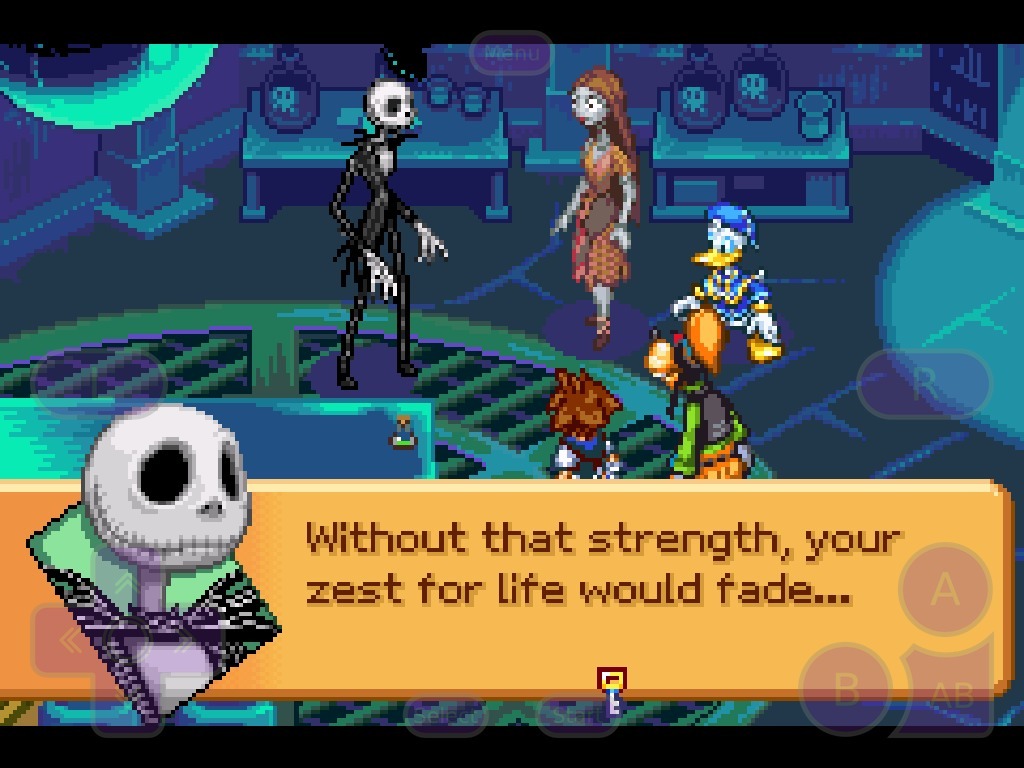This screenshot has width=1024, height=768.
Task: Tap the combined AB button
Action: (953, 693)
